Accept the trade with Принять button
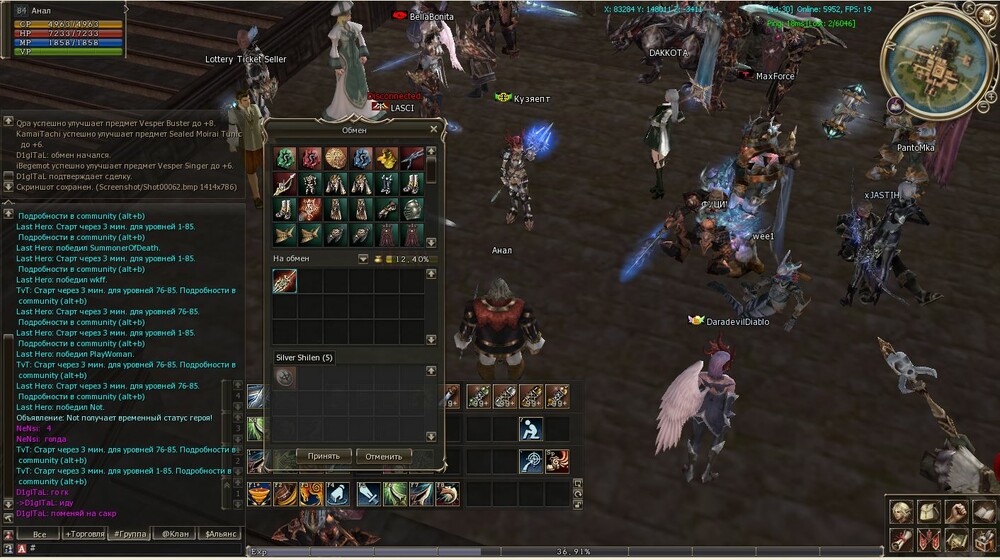Viewport: 1000px width, 560px height. (x=323, y=456)
